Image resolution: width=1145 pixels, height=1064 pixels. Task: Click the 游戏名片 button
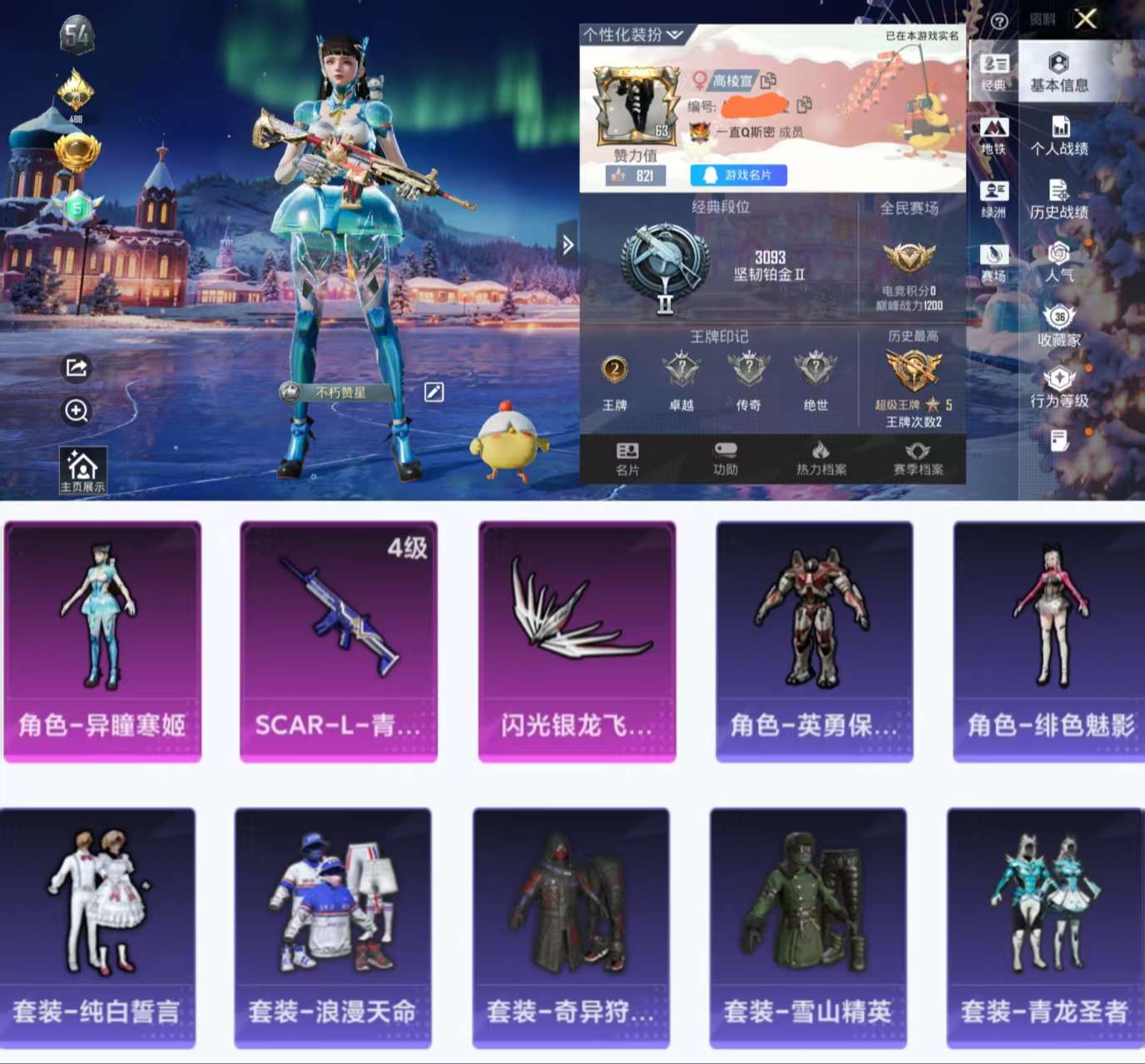[740, 175]
